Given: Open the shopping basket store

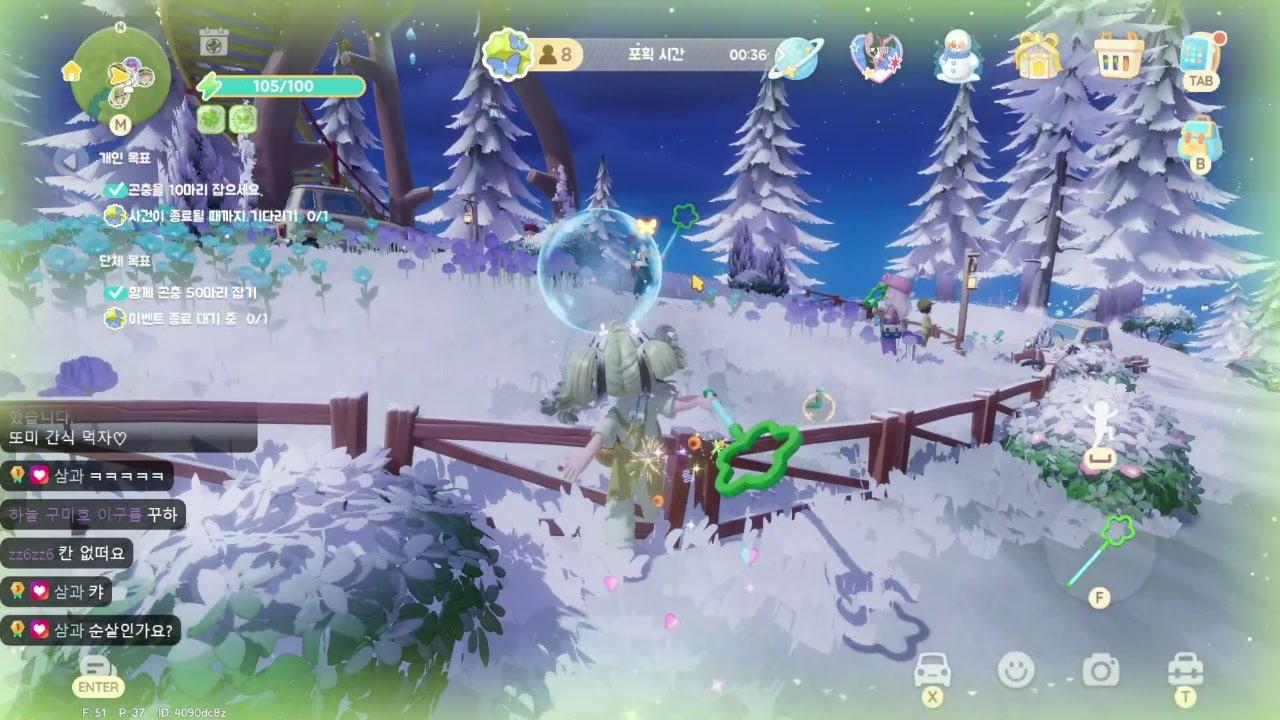Looking at the screenshot, I should pos(1118,55).
